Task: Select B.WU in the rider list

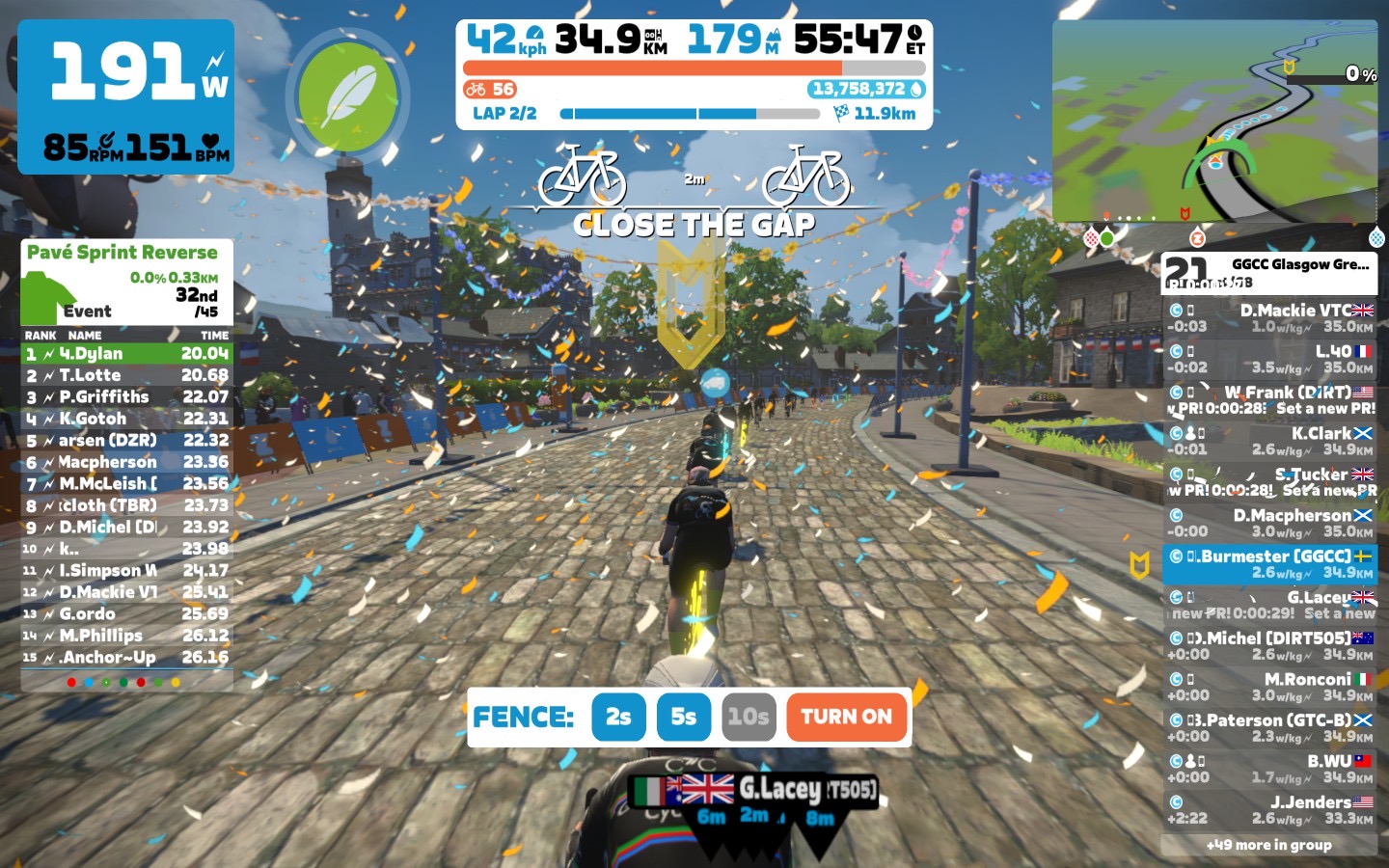Action: point(1269,769)
